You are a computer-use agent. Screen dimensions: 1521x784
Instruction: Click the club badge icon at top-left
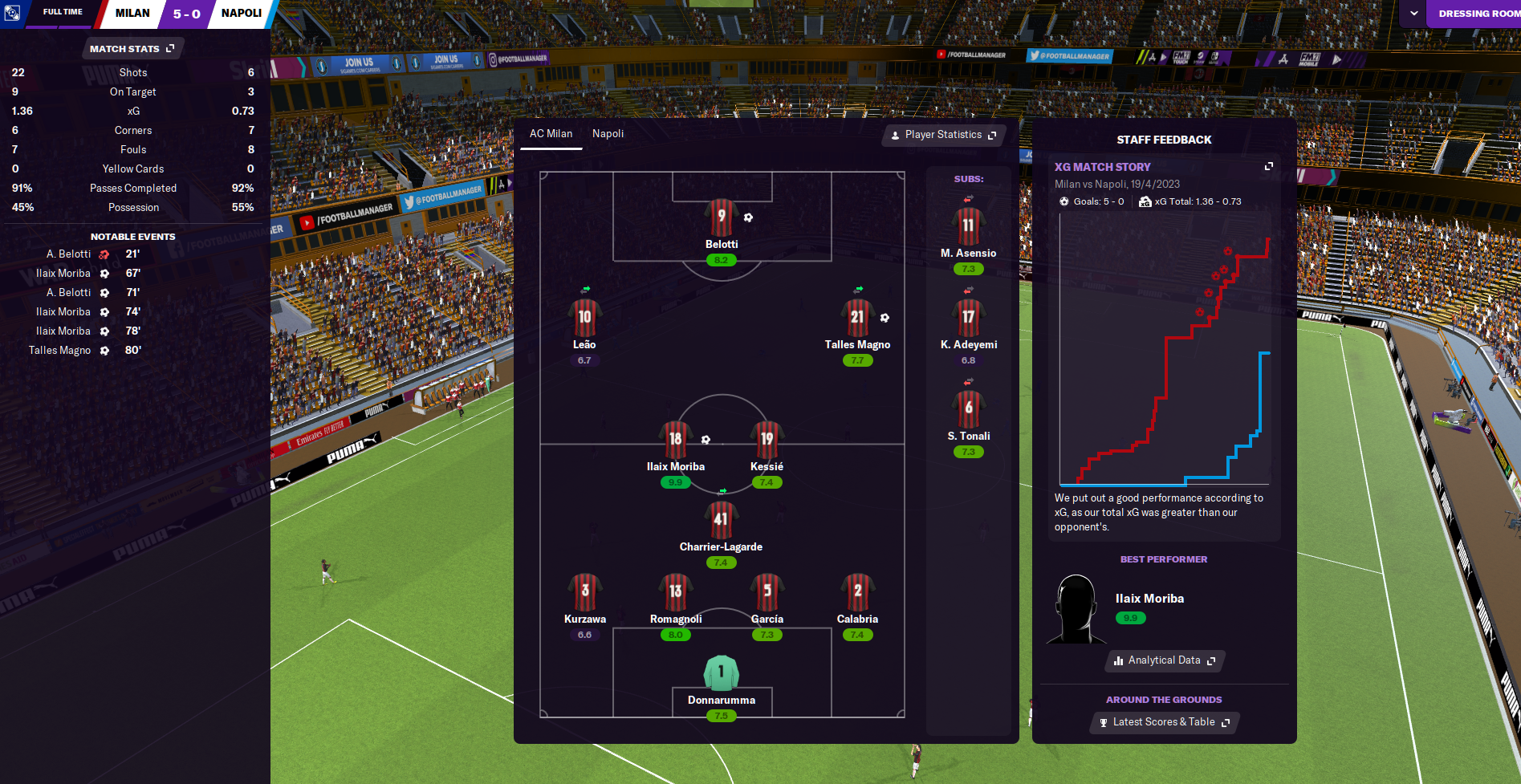(x=12, y=13)
